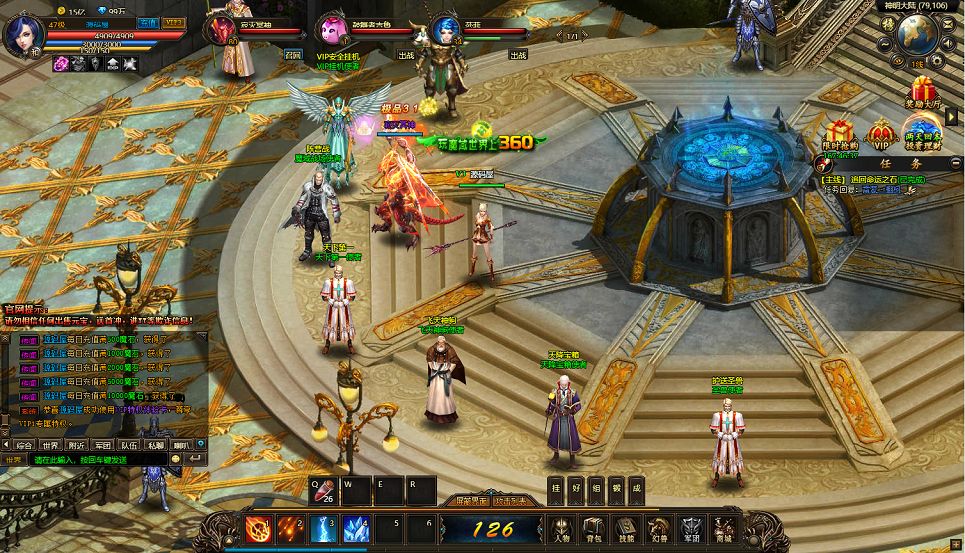965x553 pixels.
Task: Open the 技能 skills book
Action: (x=627, y=528)
